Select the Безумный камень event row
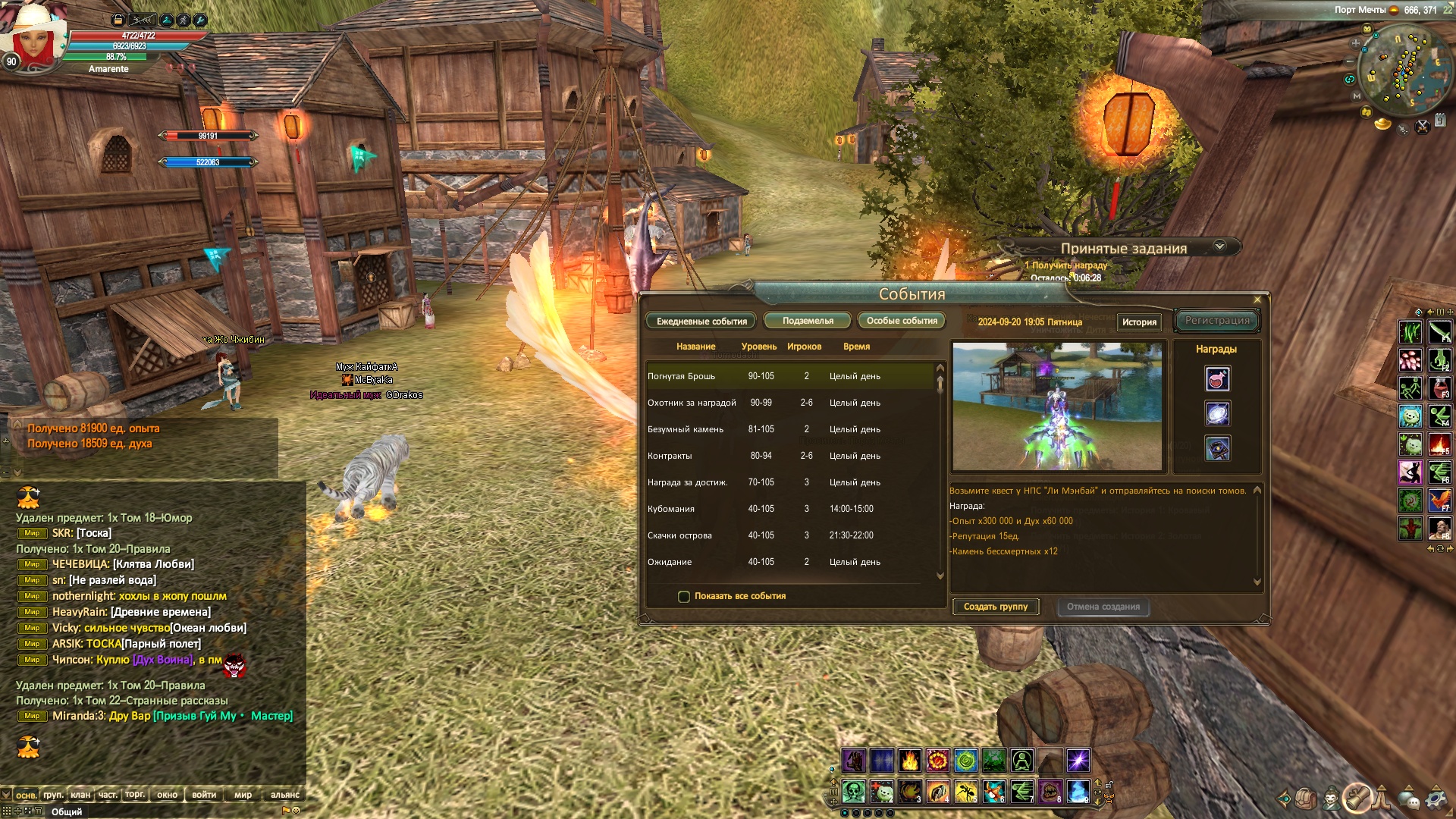Screen dimensions: 1456x819 tap(789, 429)
